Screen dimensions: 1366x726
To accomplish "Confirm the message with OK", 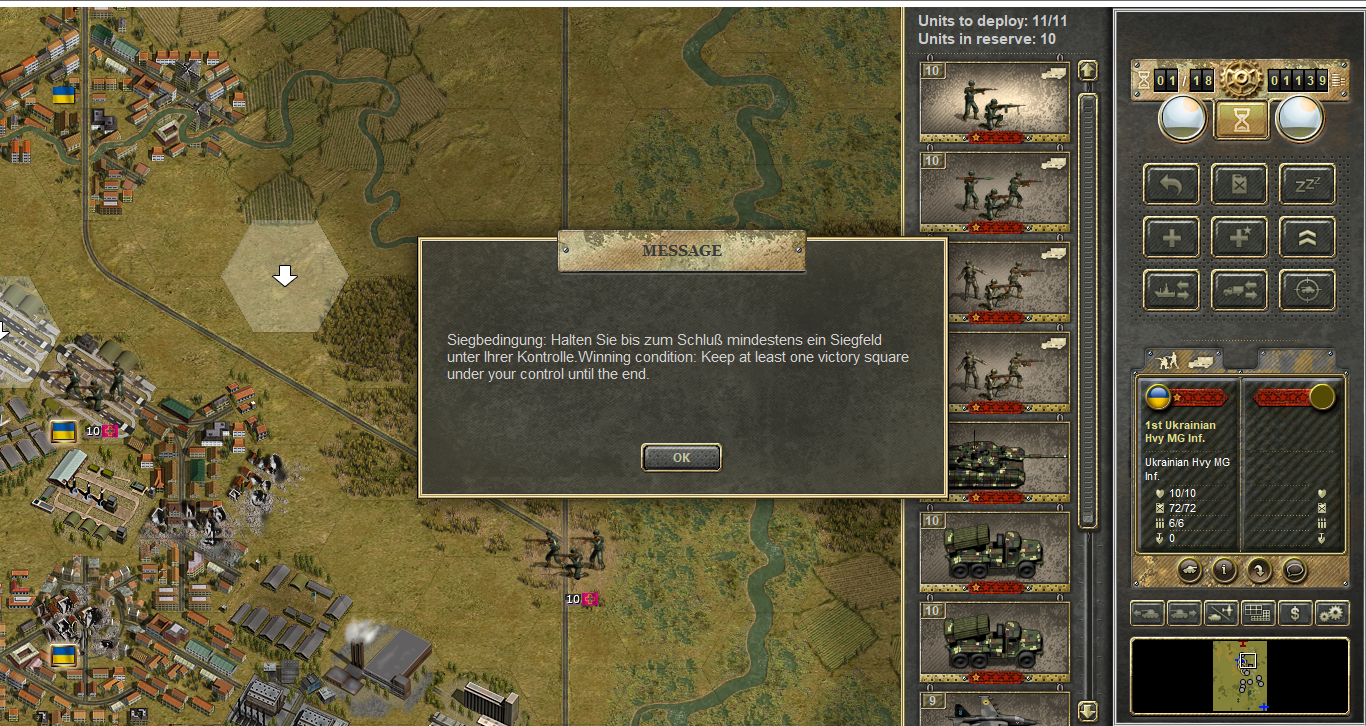I will (681, 457).
